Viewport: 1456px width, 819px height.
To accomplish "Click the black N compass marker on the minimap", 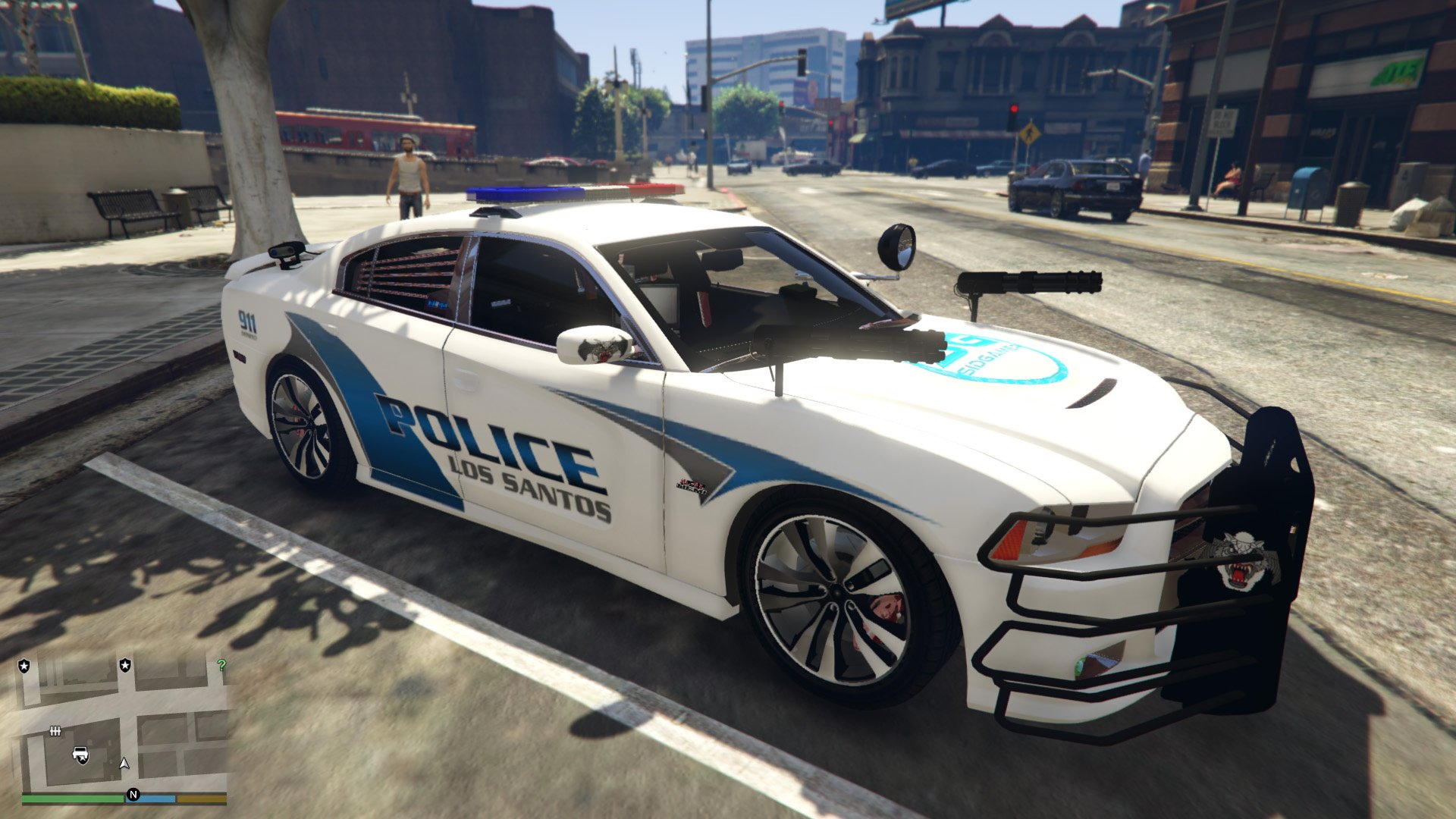I will pos(133,795).
